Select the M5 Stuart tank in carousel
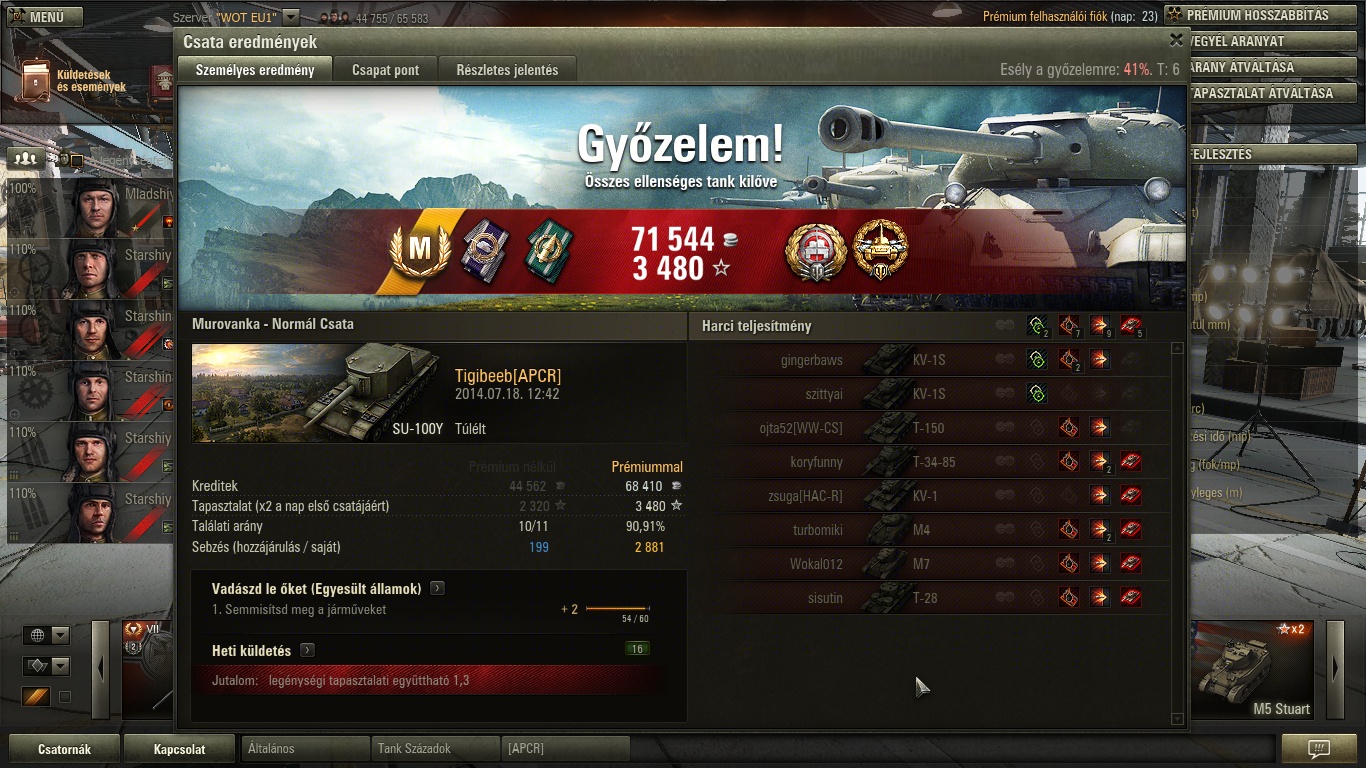The image size is (1366, 768). pyautogui.click(x=1257, y=670)
